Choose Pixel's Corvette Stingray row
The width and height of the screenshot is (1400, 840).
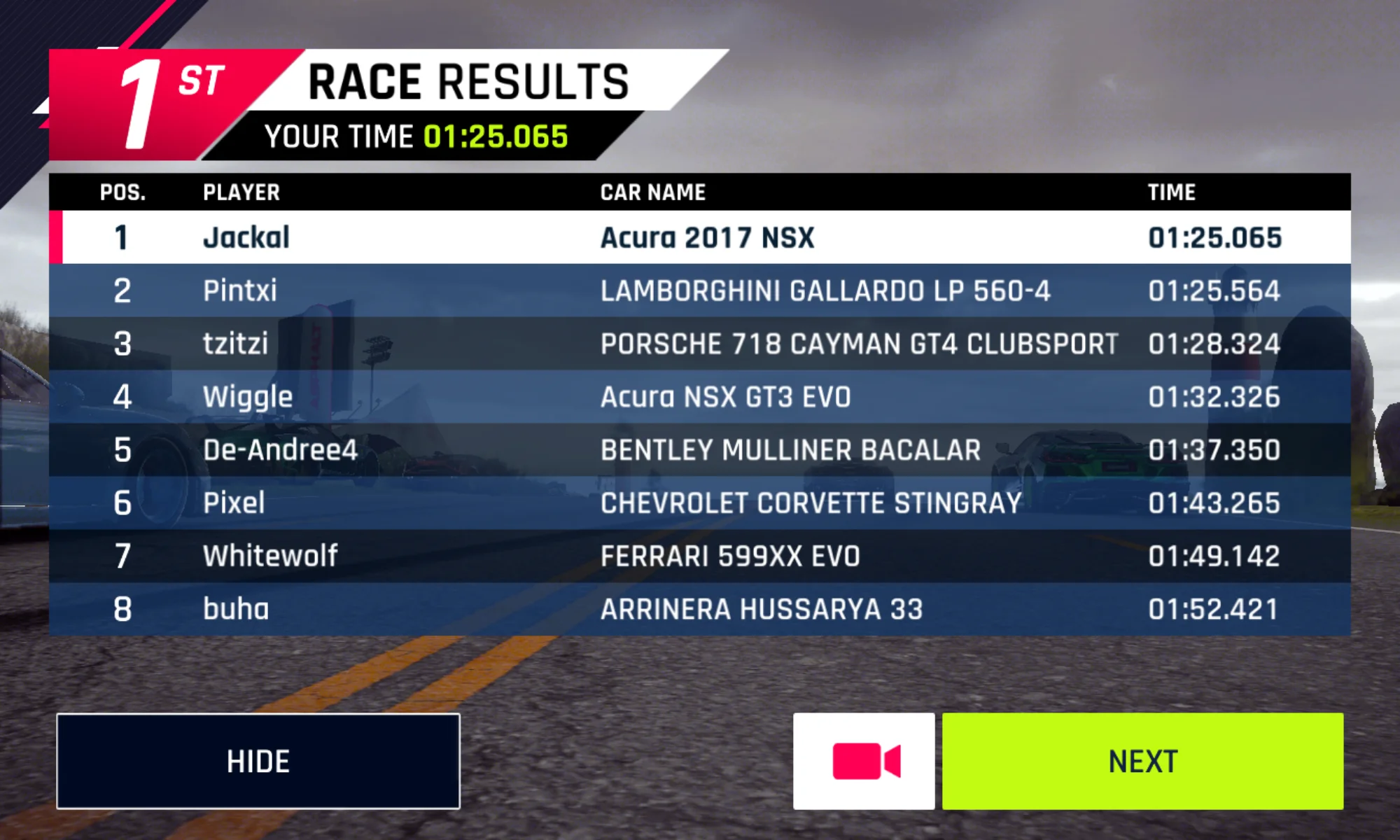[700, 503]
